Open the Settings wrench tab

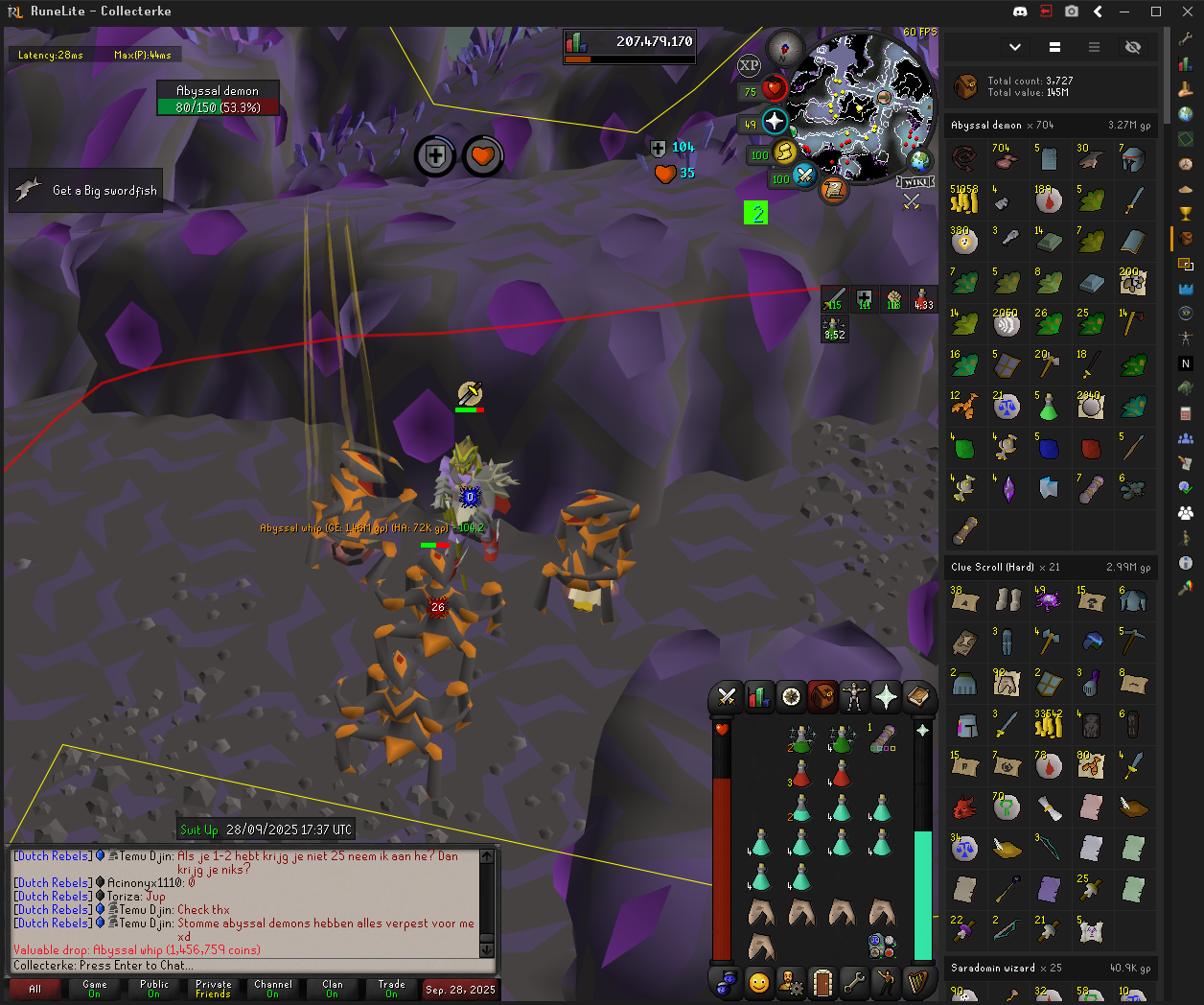point(853,982)
